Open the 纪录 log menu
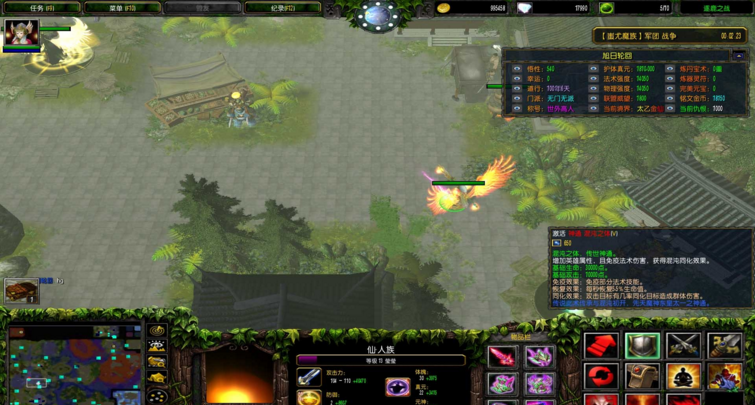 [x=283, y=8]
